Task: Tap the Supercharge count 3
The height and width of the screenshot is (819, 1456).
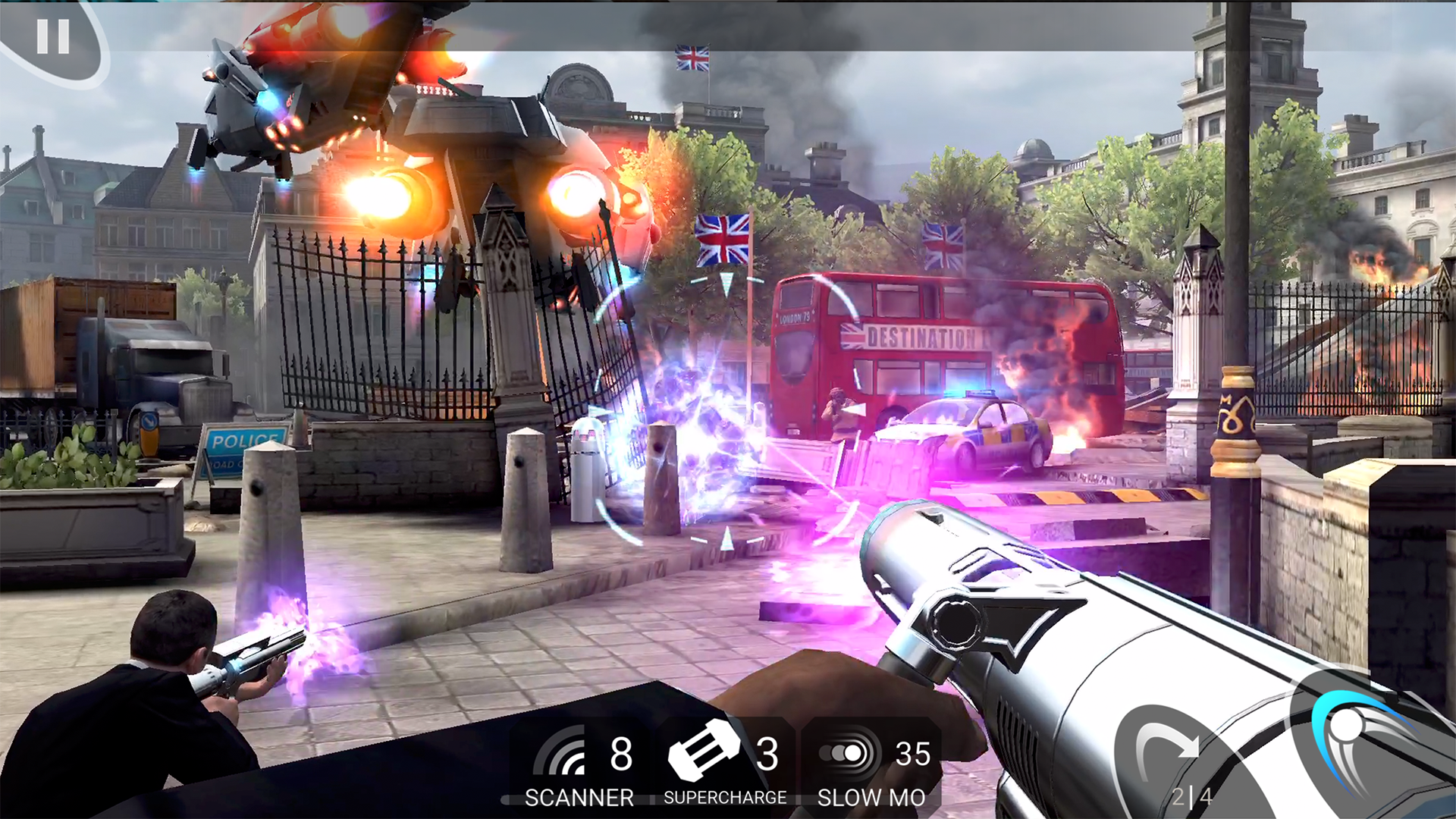Action: pyautogui.click(x=768, y=755)
